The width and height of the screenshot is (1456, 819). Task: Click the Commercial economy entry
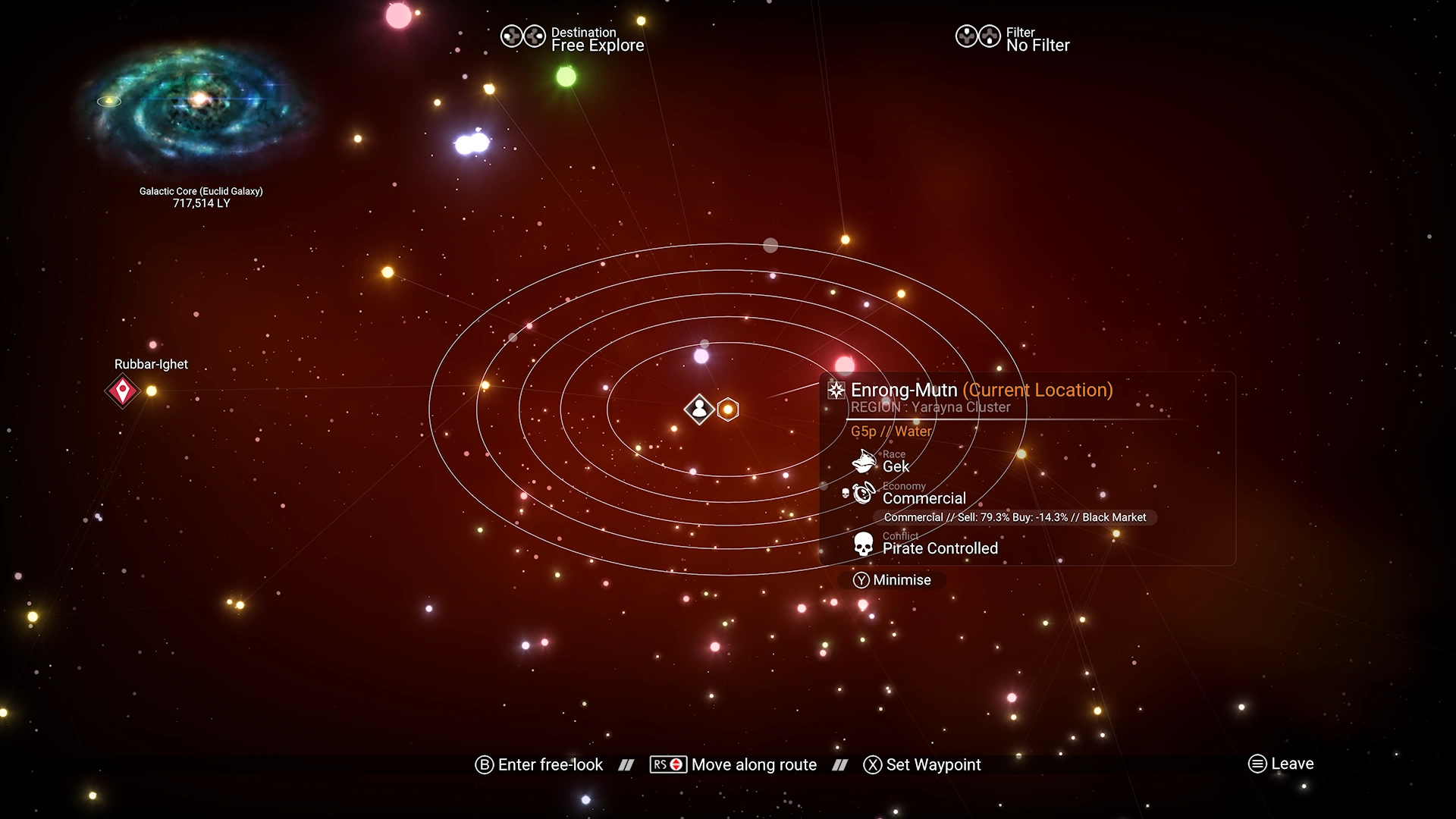point(924,497)
